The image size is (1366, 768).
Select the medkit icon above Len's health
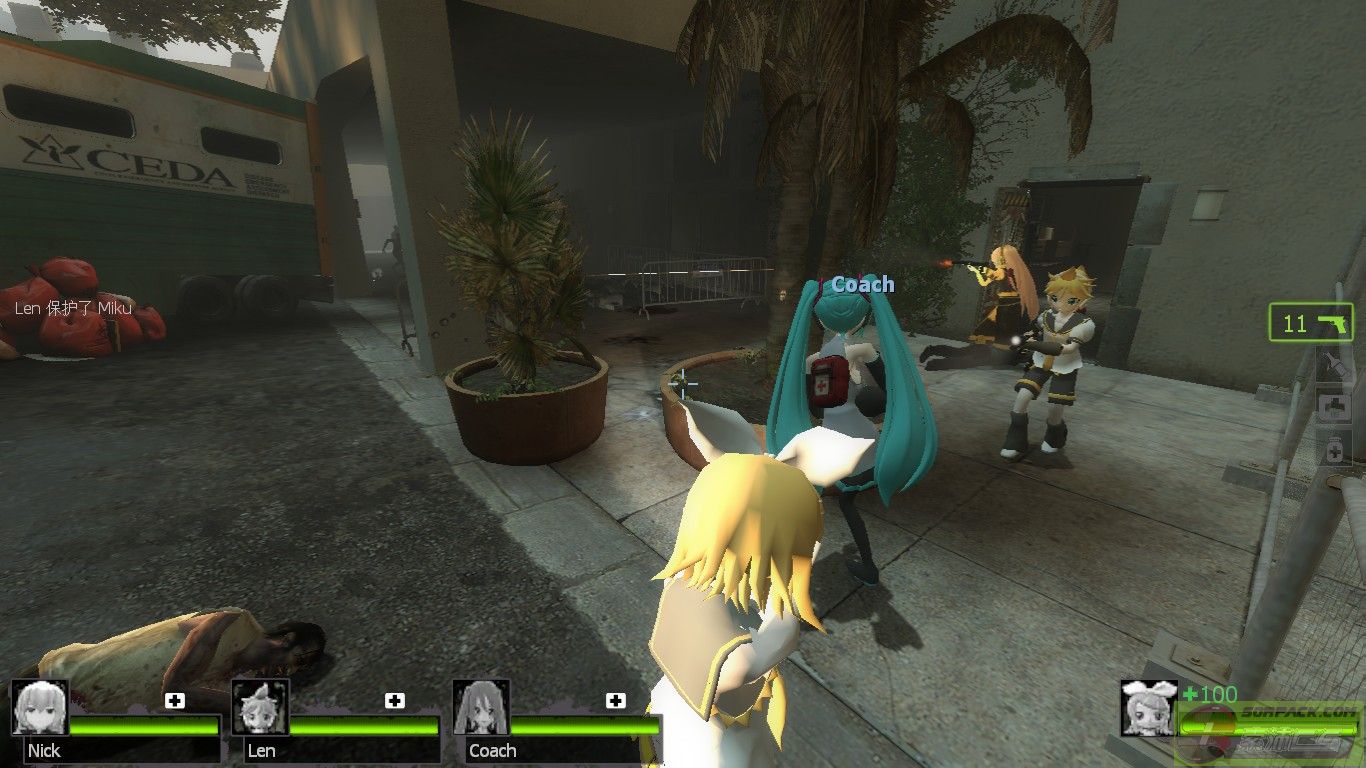395,700
